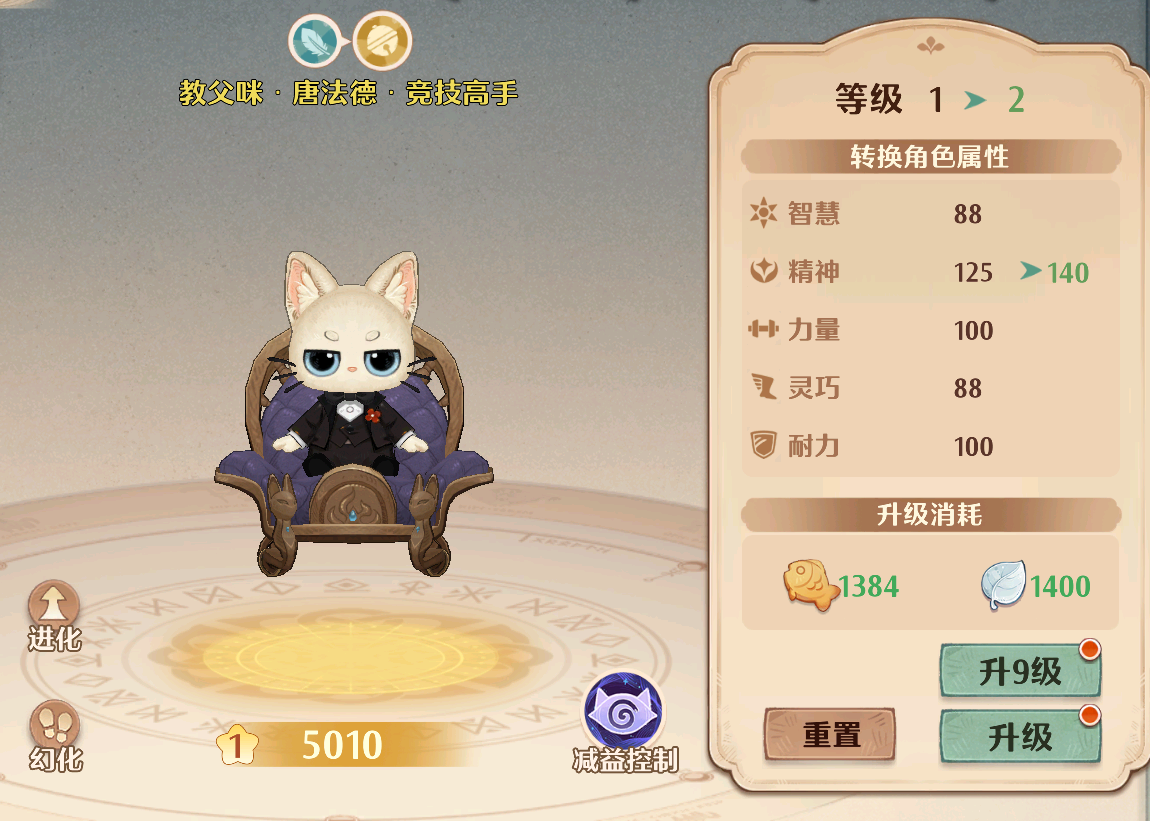Upgrade nine levels with 升9级
Viewport: 1150px width, 821px height.
pos(1020,672)
